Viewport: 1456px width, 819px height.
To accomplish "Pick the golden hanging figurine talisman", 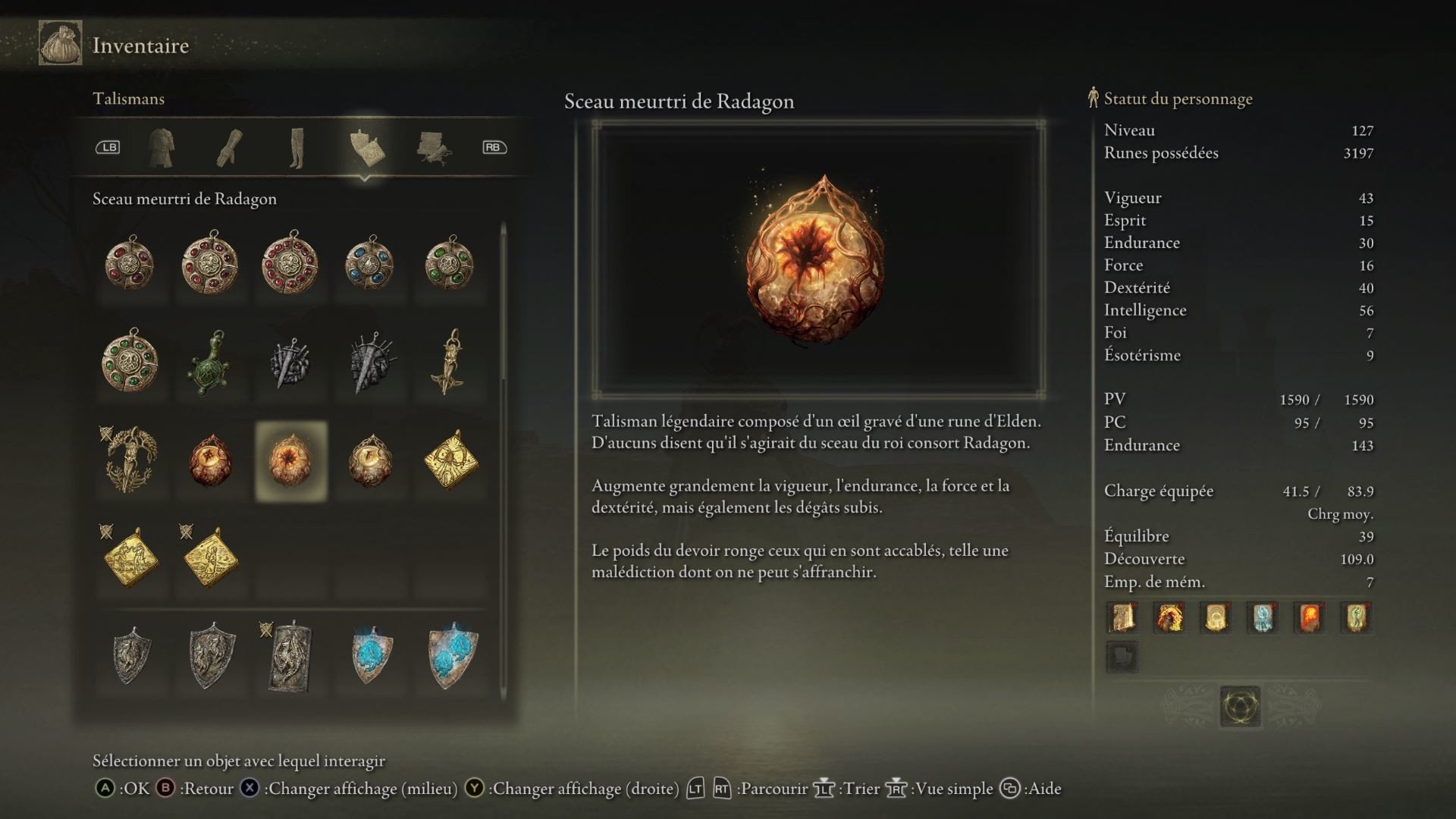I will [x=451, y=362].
